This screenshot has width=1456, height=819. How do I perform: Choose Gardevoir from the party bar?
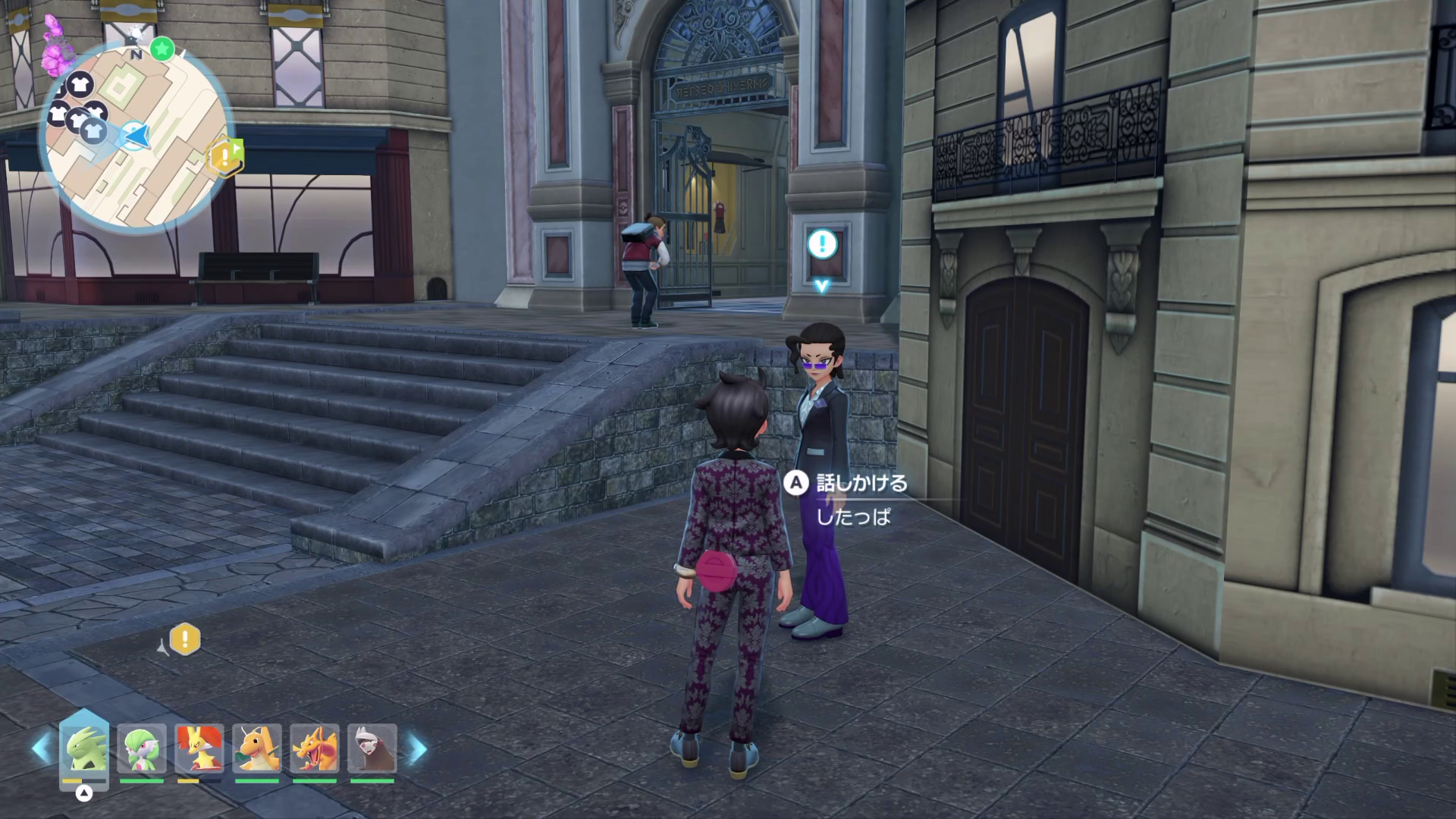tap(142, 748)
